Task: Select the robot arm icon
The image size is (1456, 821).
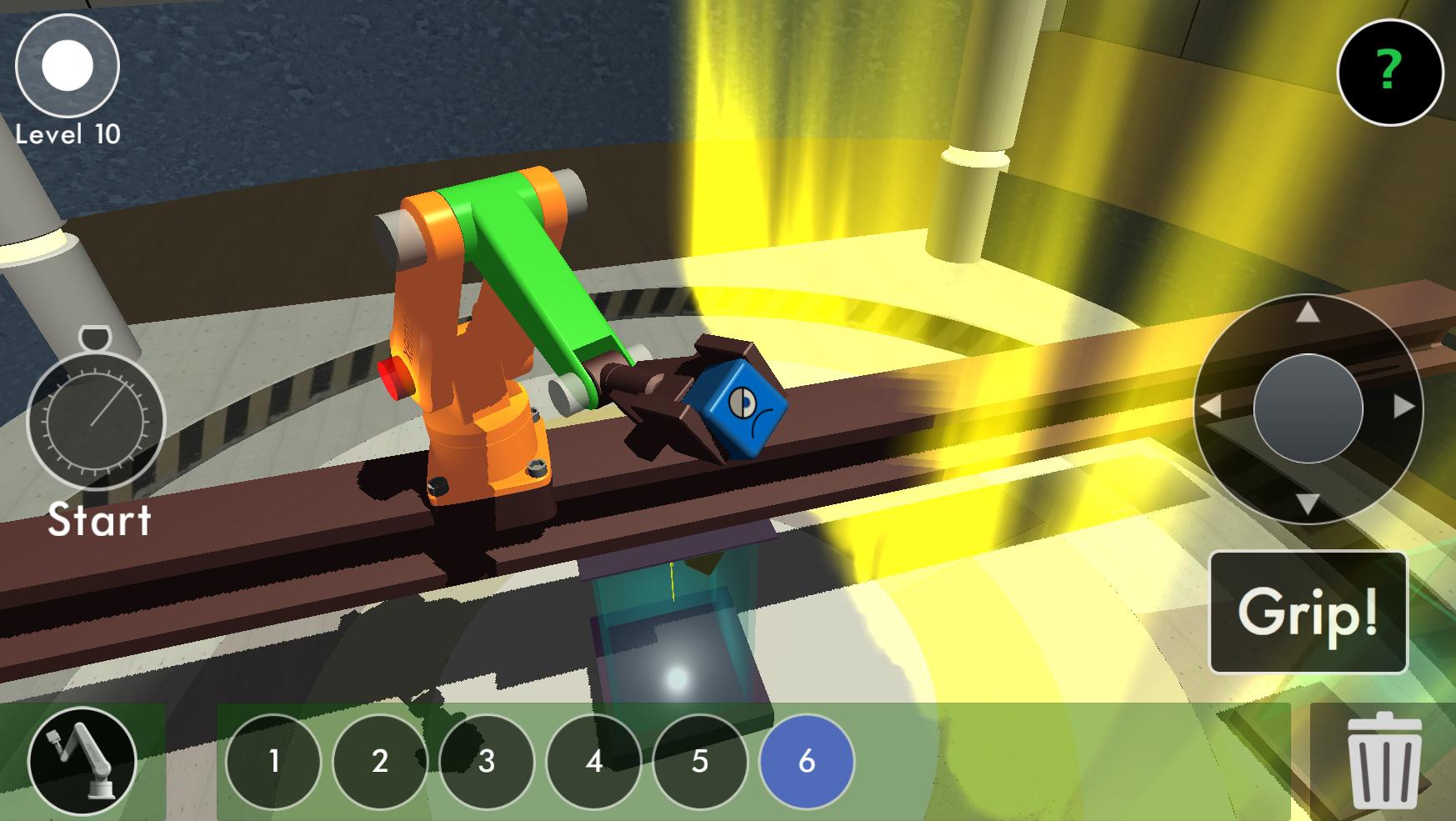Action: coord(82,760)
